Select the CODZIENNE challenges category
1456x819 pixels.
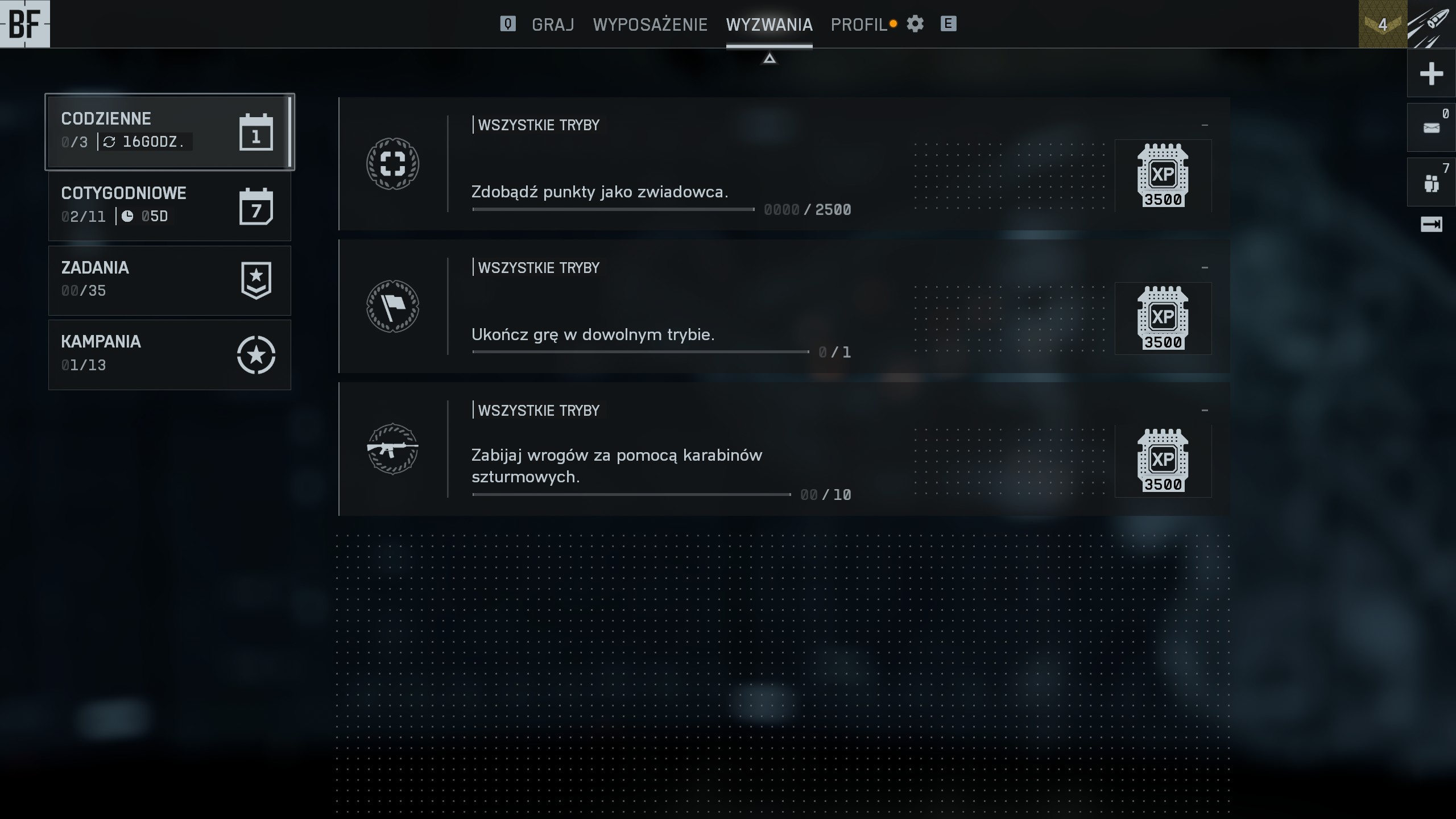point(169,131)
